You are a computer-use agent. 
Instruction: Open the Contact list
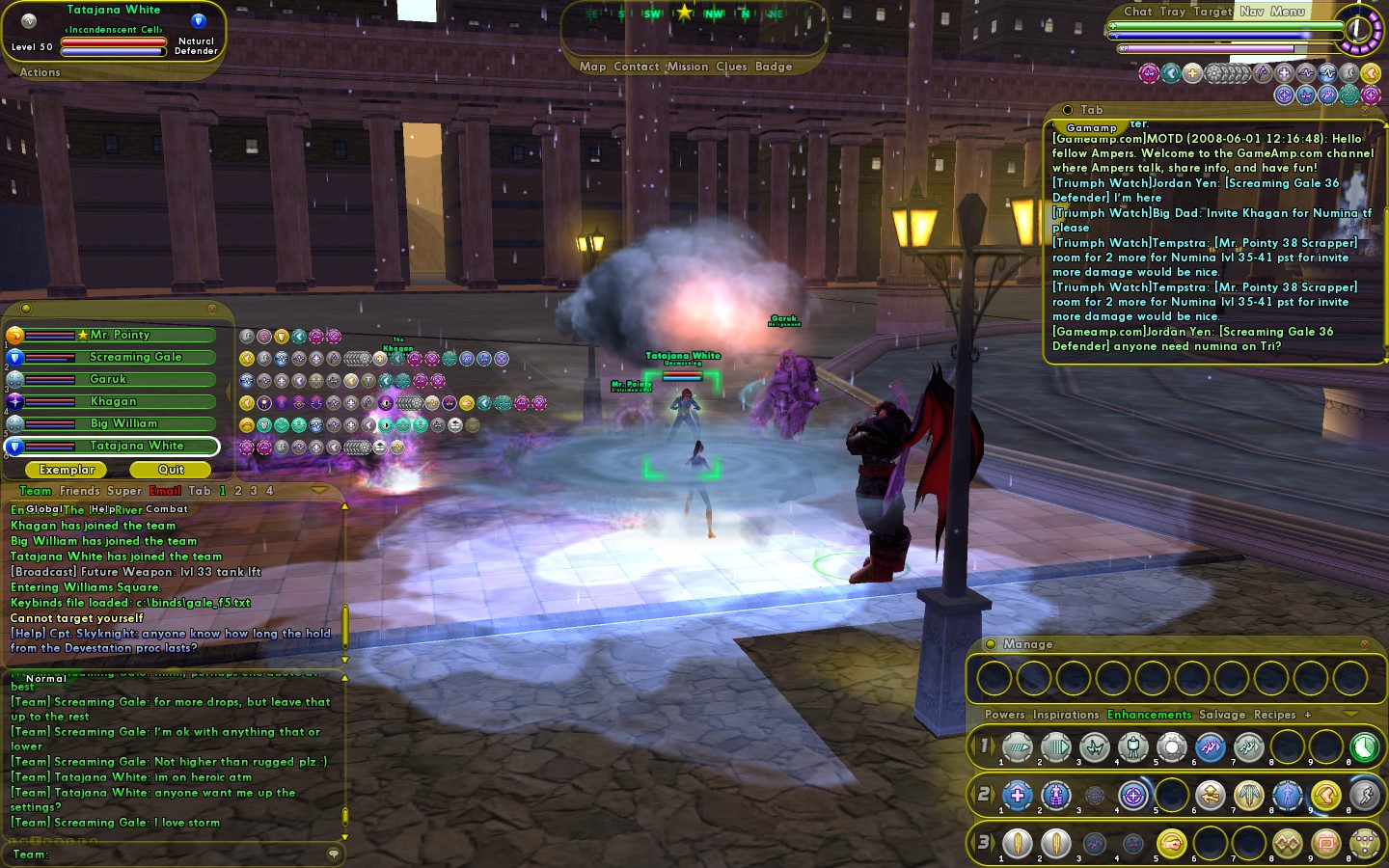636,67
